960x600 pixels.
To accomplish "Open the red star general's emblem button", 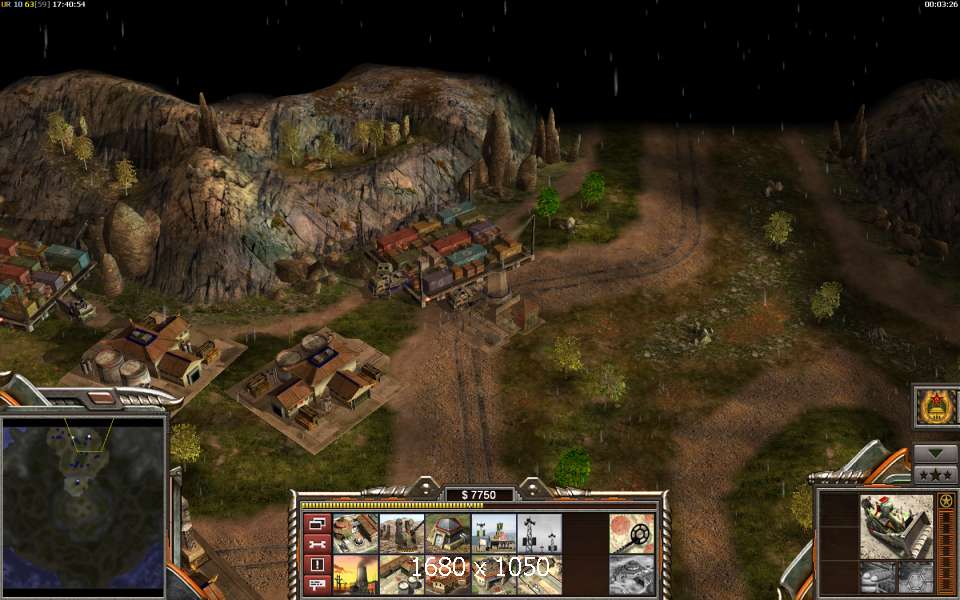I will tap(937, 407).
